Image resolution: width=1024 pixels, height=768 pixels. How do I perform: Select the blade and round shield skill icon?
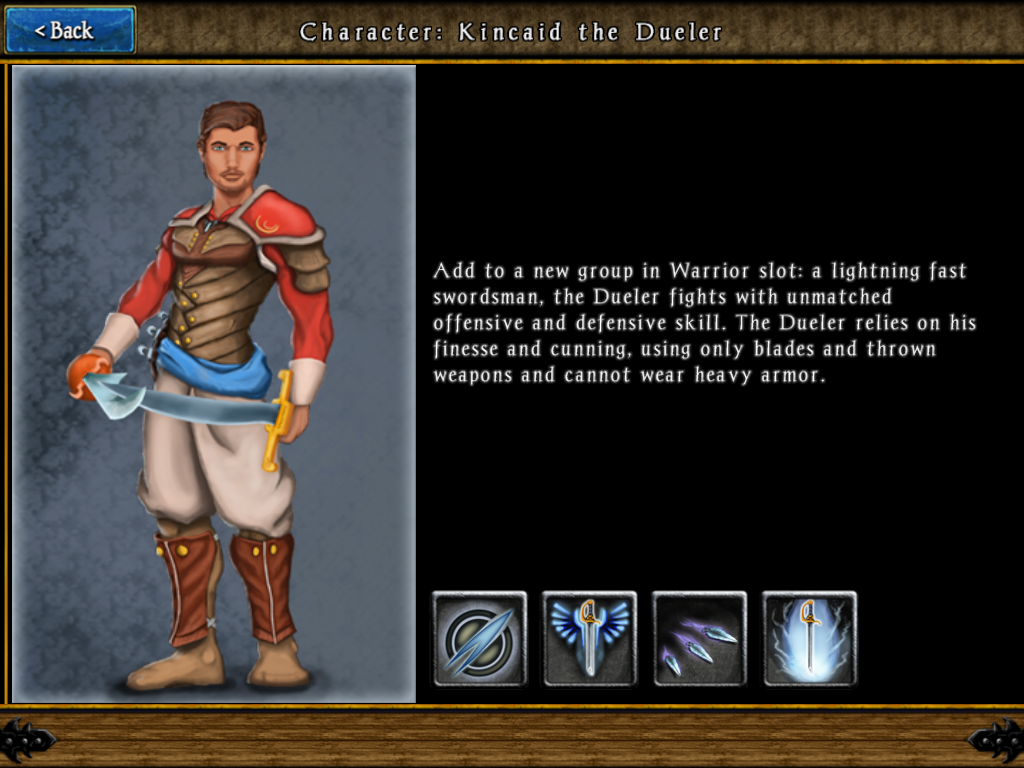coord(480,639)
